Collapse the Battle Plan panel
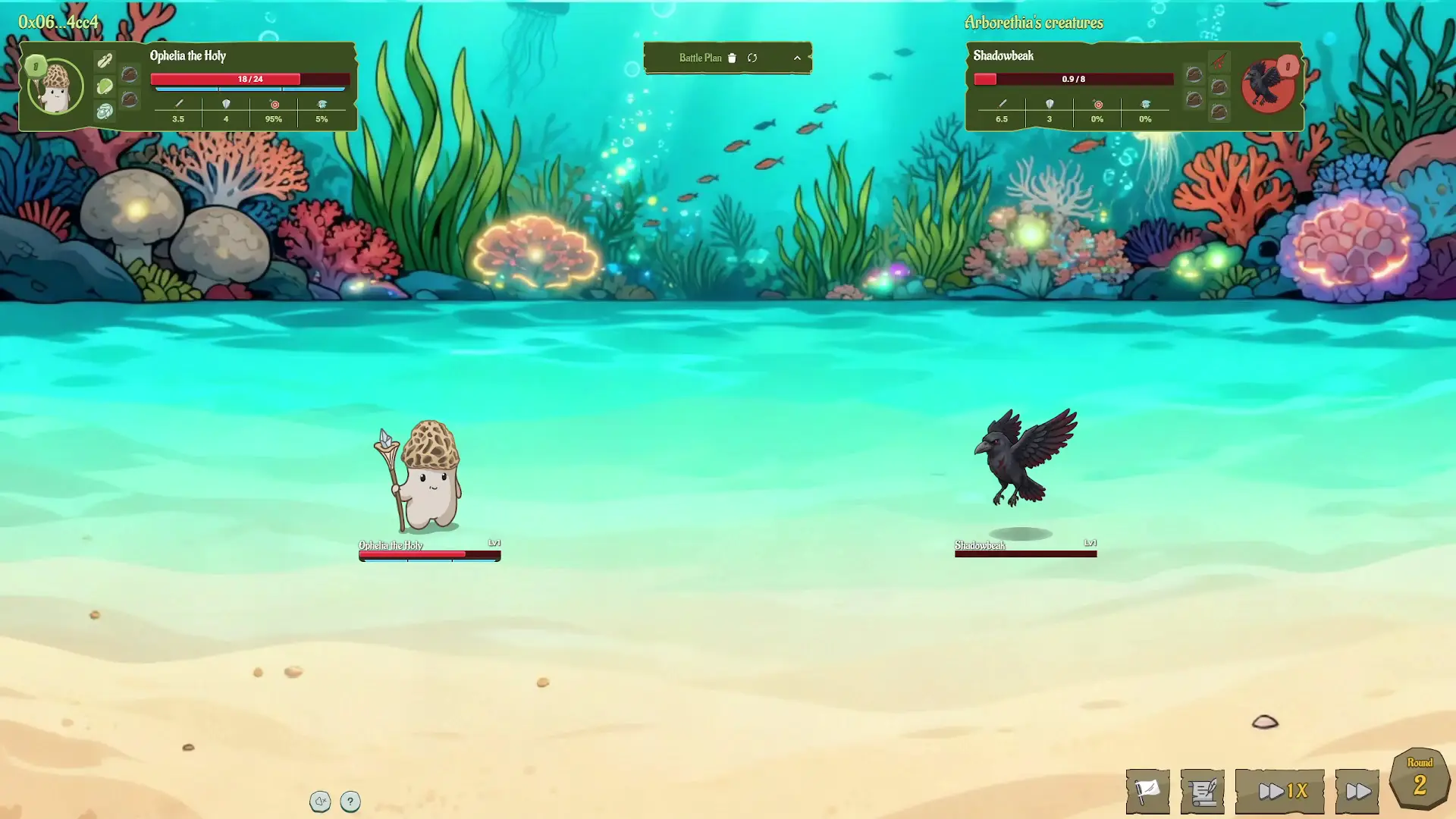Image resolution: width=1456 pixels, height=819 pixels. click(x=797, y=58)
